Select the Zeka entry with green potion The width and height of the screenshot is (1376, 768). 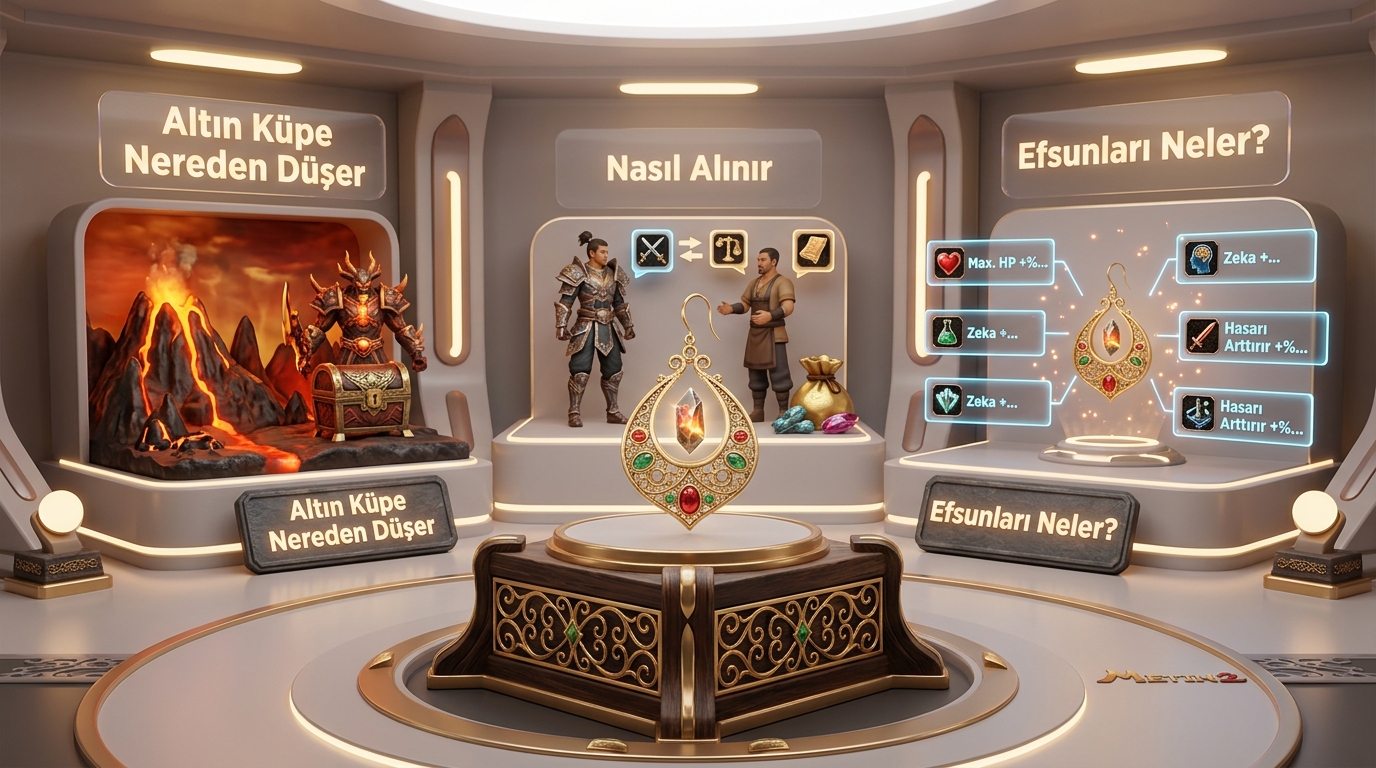987,333
